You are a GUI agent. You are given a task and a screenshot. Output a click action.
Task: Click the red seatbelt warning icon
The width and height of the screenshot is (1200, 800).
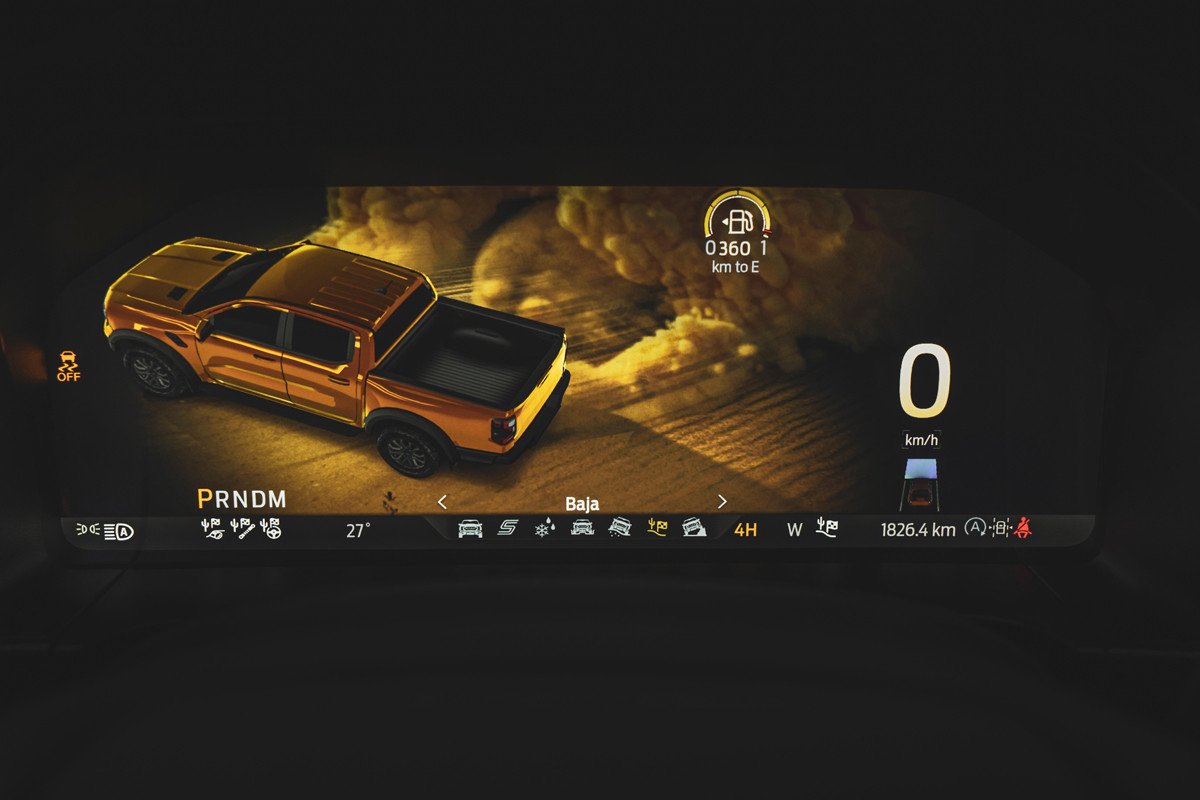[1022, 528]
